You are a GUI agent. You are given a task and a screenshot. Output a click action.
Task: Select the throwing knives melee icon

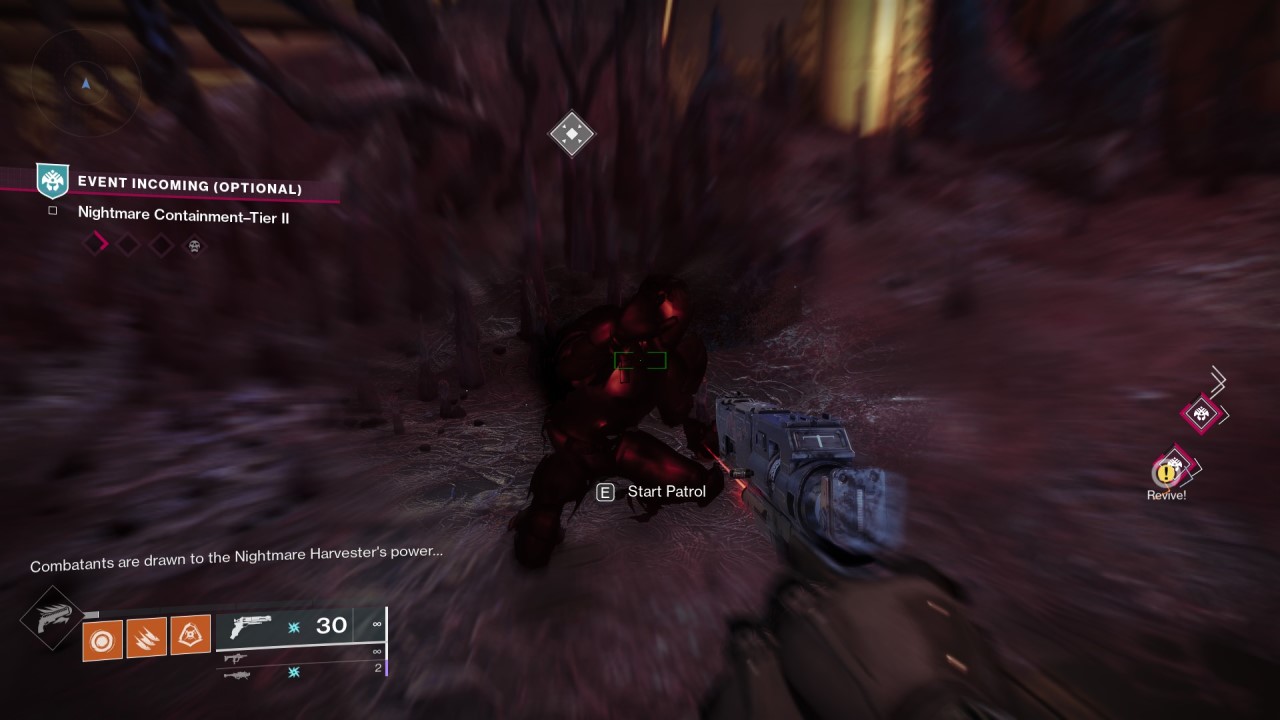(x=146, y=640)
